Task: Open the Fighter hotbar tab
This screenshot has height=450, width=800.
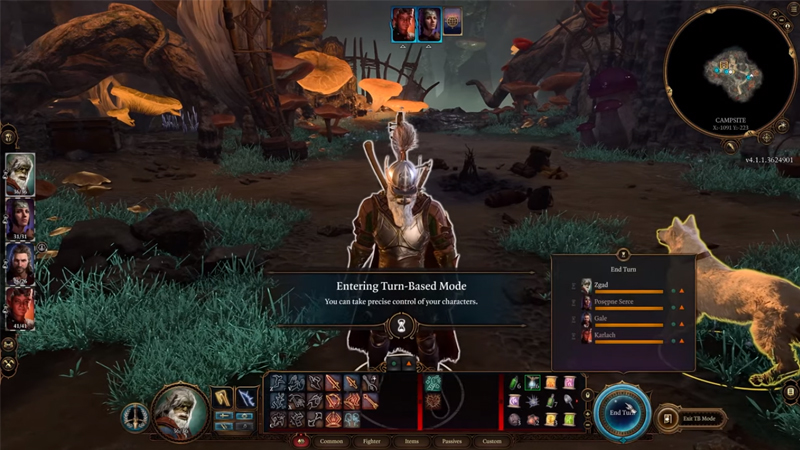Action: click(x=369, y=440)
